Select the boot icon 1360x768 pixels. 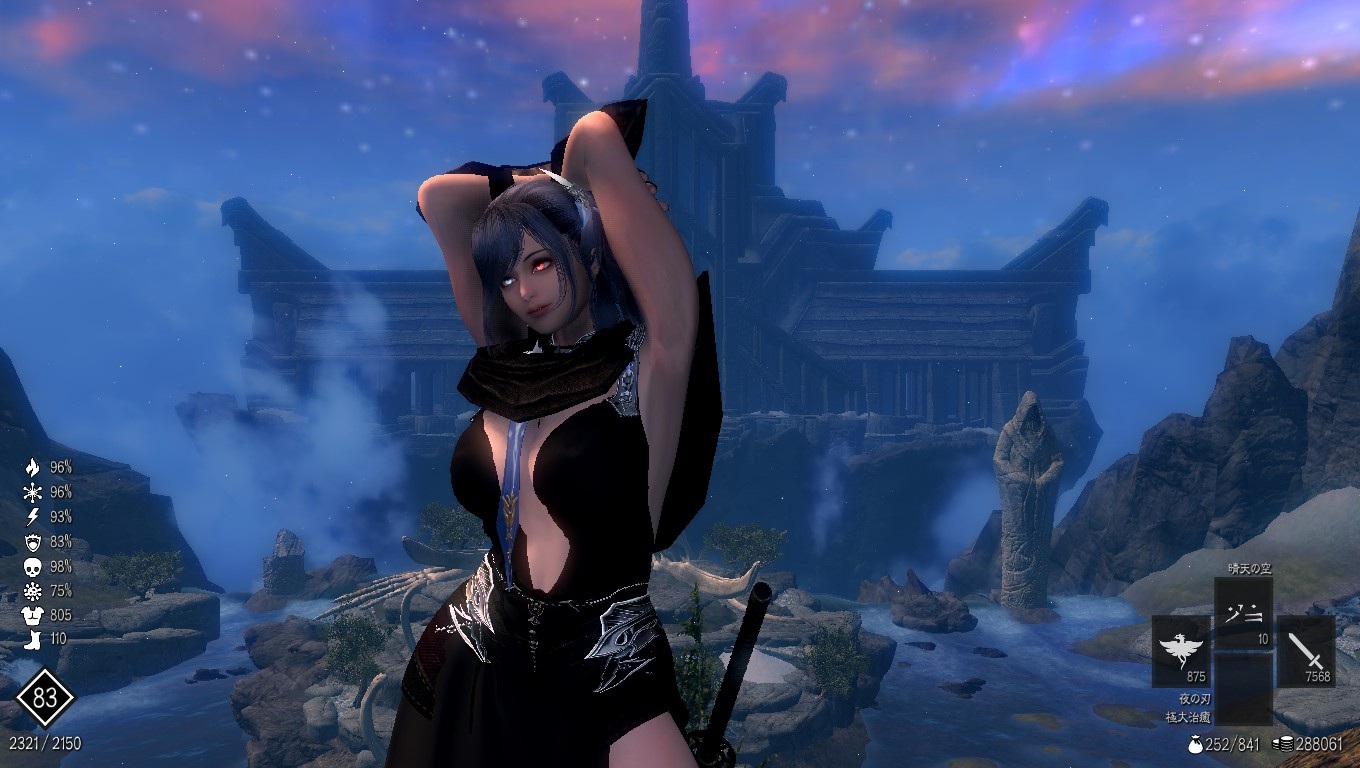tap(32, 639)
